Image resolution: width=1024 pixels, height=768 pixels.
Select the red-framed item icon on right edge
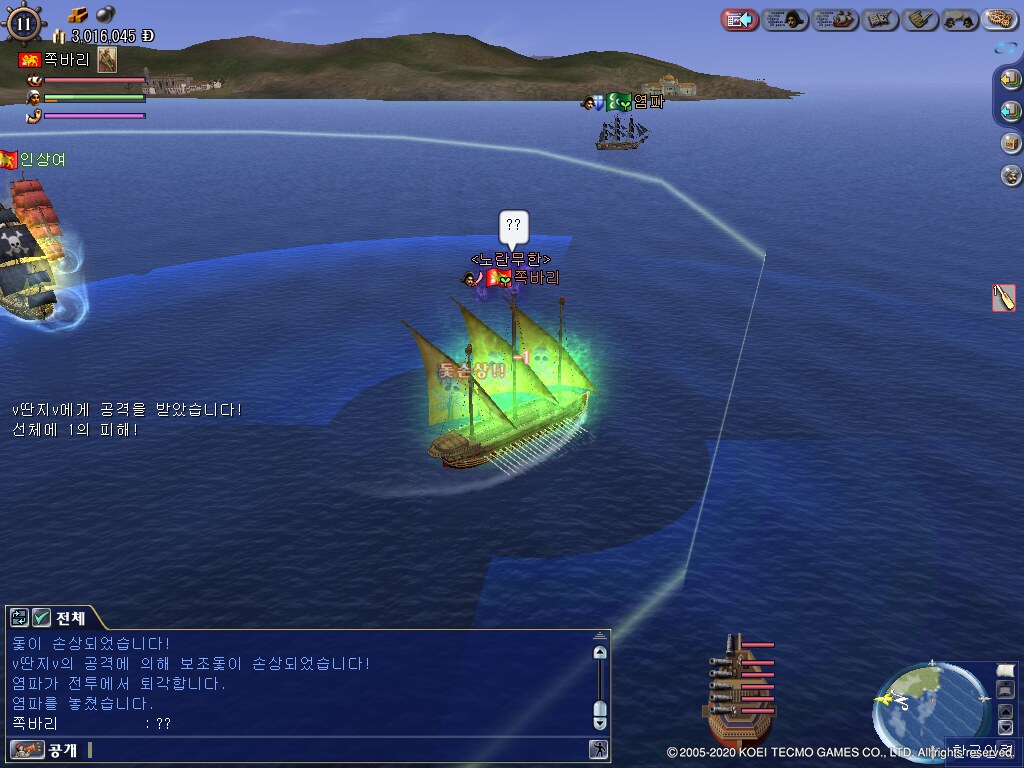(x=1003, y=297)
